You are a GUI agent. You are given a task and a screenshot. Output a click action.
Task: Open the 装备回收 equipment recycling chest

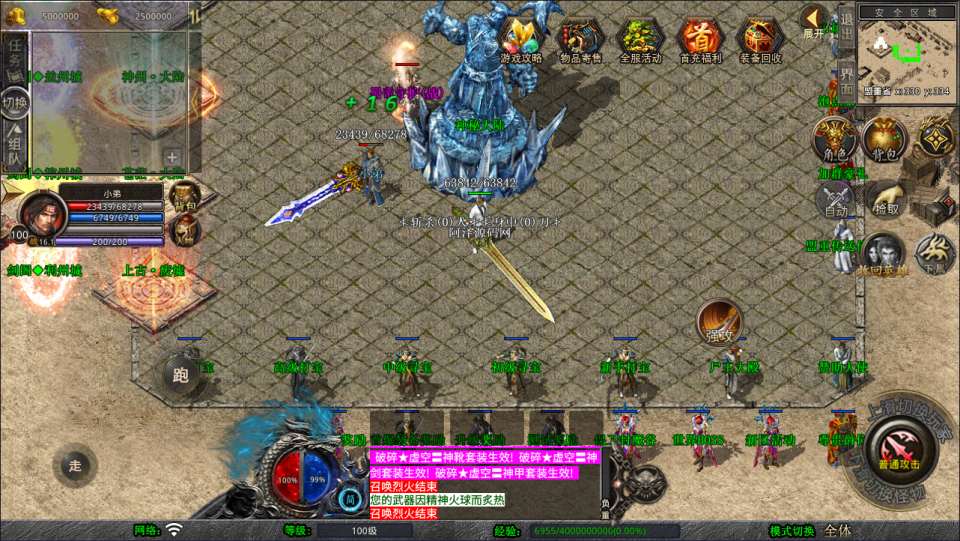760,39
